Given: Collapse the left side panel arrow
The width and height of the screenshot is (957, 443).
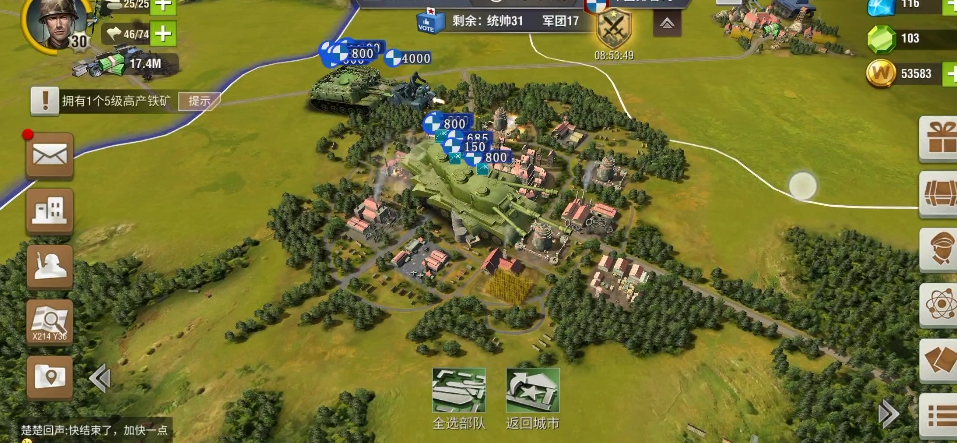Looking at the screenshot, I should (99, 378).
